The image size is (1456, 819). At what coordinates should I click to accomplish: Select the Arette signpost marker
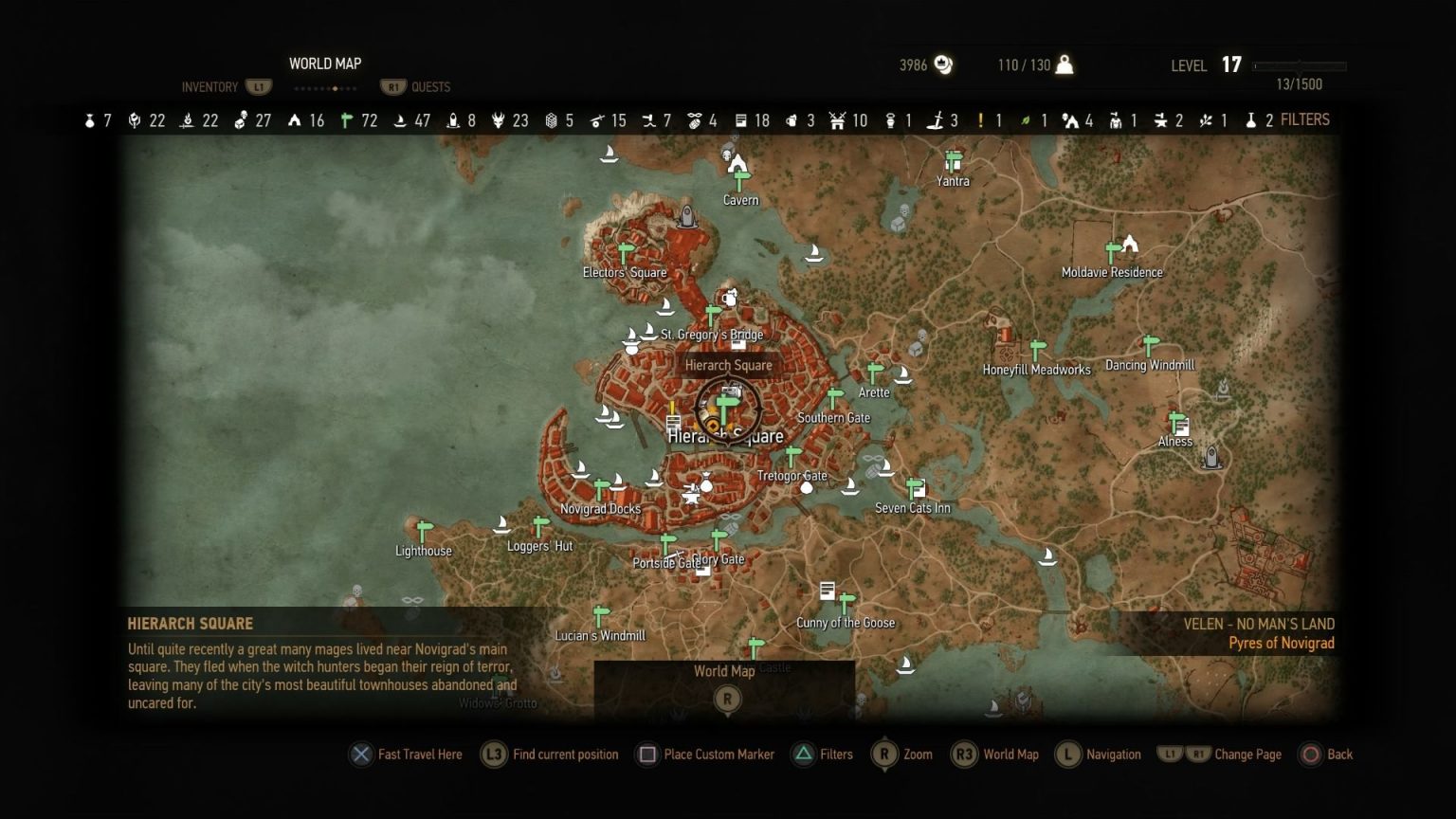[x=875, y=373]
